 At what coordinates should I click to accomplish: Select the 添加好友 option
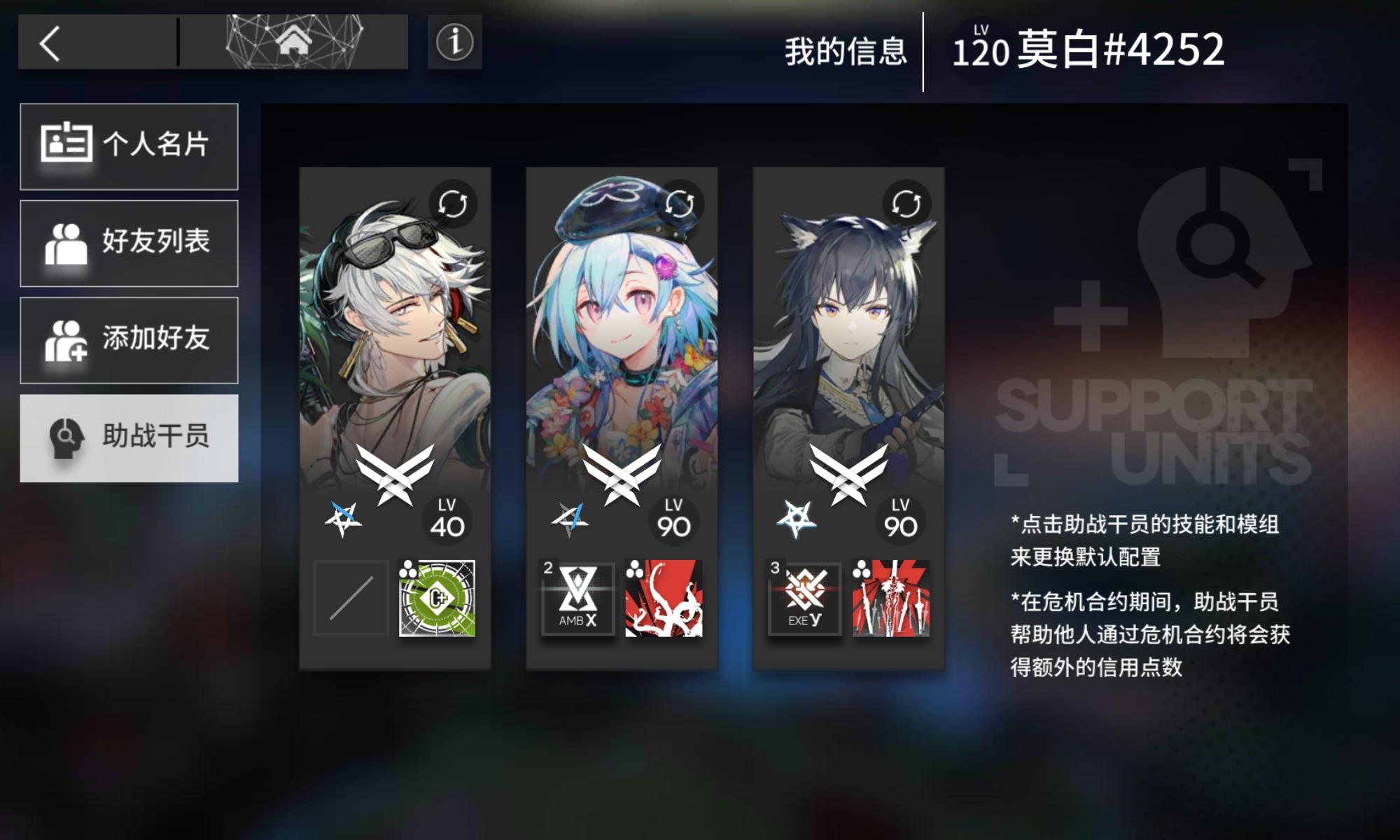(x=129, y=341)
